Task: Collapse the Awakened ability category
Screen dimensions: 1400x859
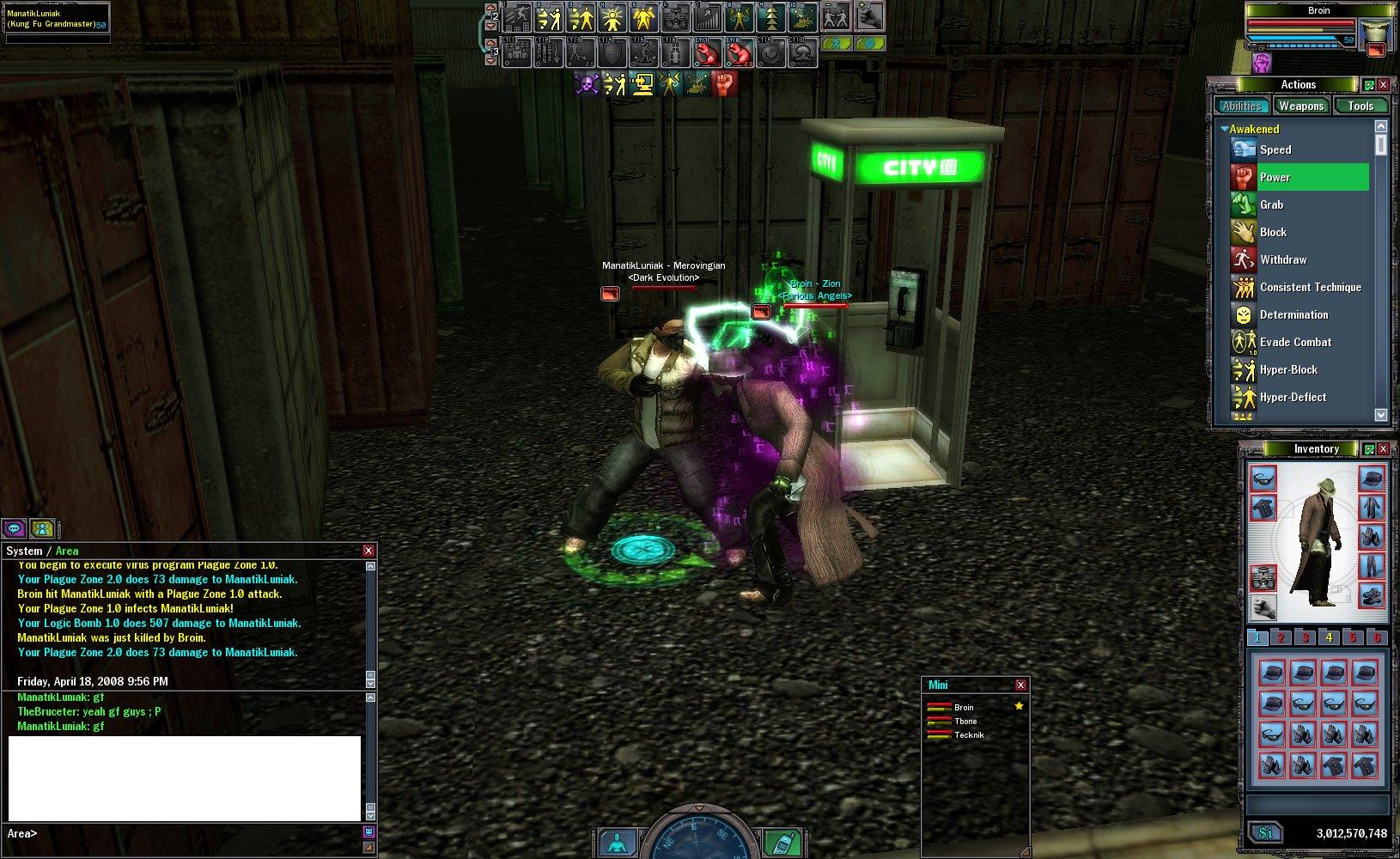Action: [x=1225, y=129]
